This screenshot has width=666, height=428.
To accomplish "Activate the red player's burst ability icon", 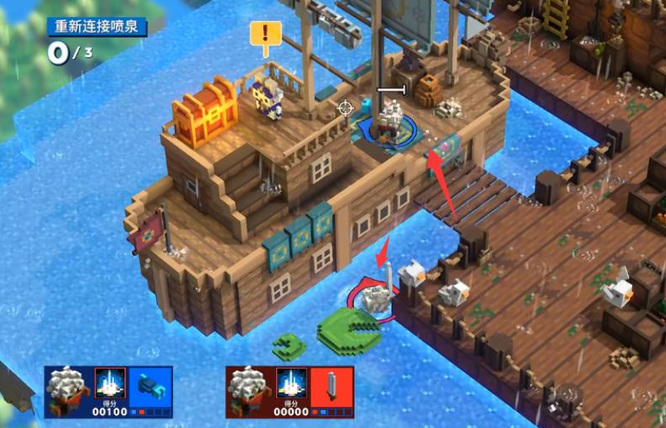I will pos(290,384).
